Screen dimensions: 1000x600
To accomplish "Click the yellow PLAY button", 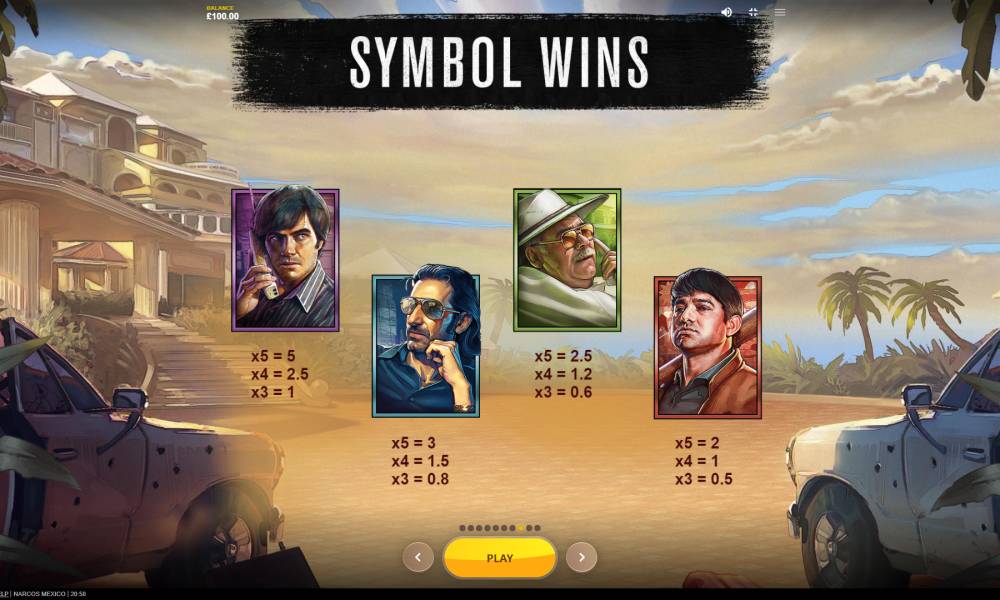I will click(499, 558).
